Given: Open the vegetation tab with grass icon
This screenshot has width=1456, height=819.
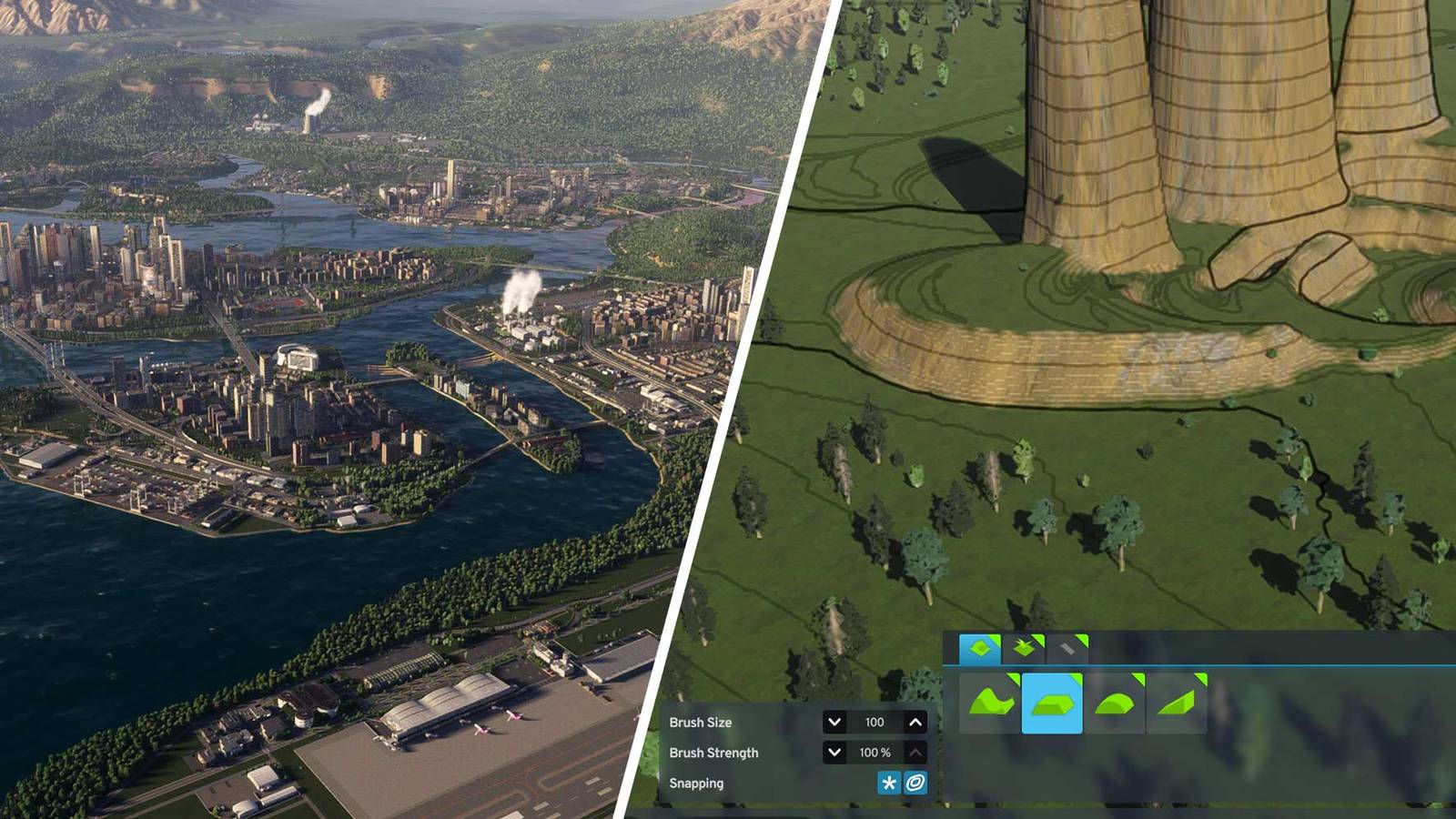Looking at the screenshot, I should (x=1025, y=649).
